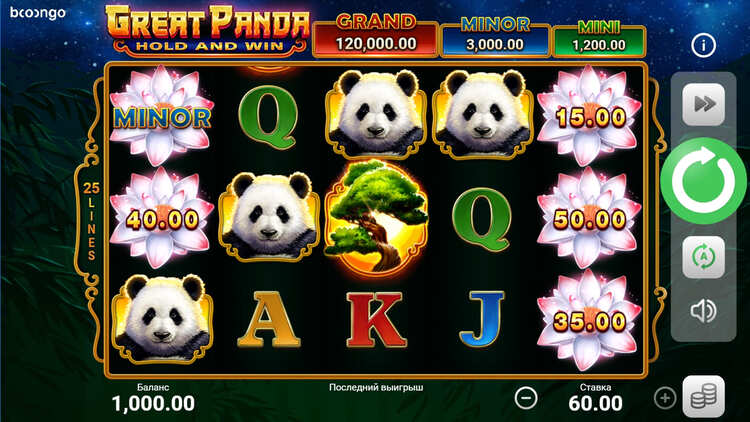Spin the reels with the green button
This screenshot has width=750, height=422.
703,181
